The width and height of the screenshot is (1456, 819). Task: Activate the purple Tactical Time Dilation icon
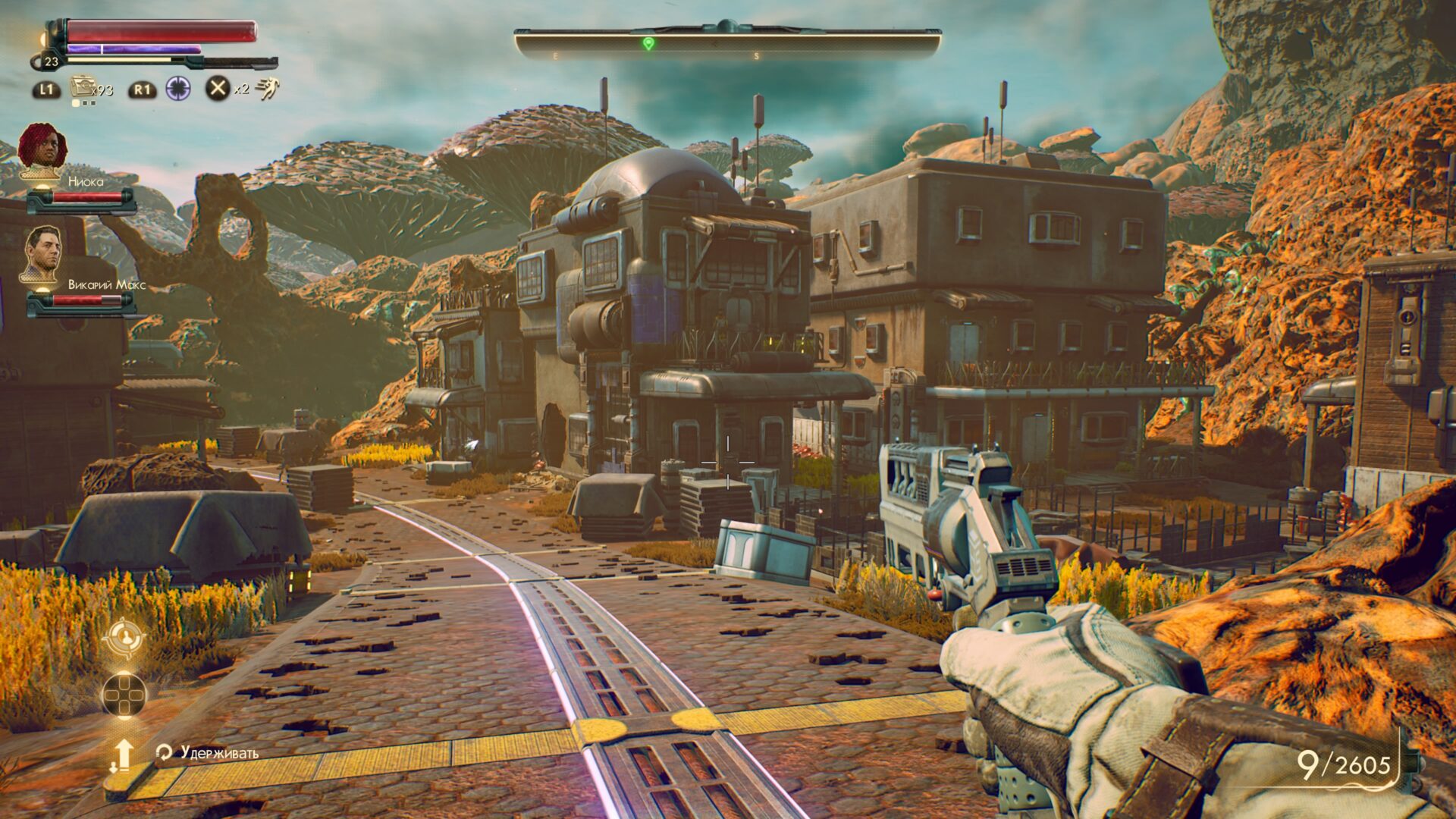pos(178,89)
